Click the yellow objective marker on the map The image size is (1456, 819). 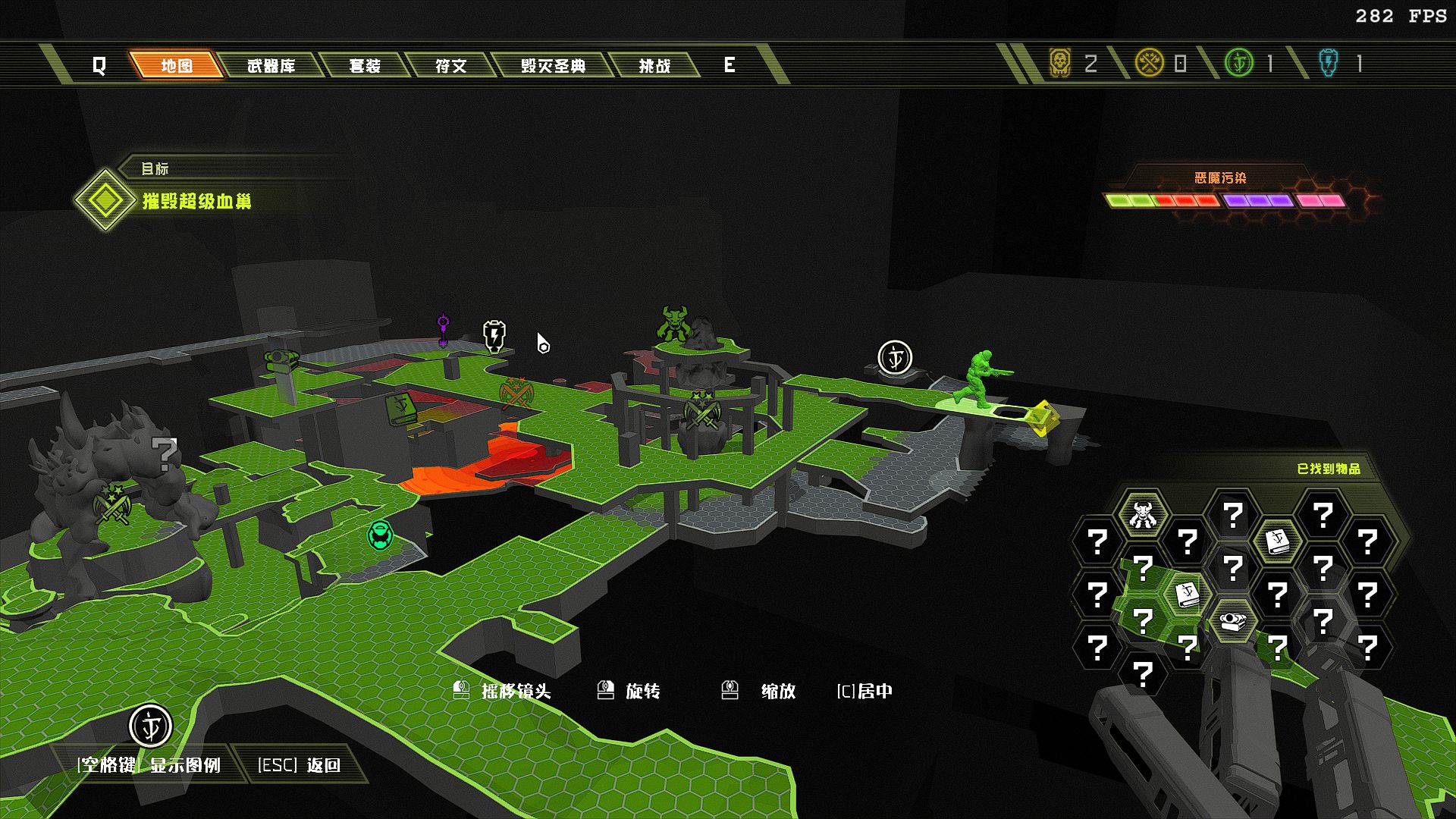point(1041,418)
